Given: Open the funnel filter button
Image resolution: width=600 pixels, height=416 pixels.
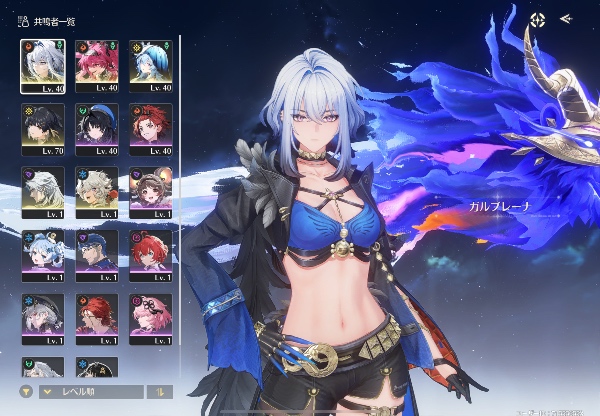Looking at the screenshot, I should 27,392.
